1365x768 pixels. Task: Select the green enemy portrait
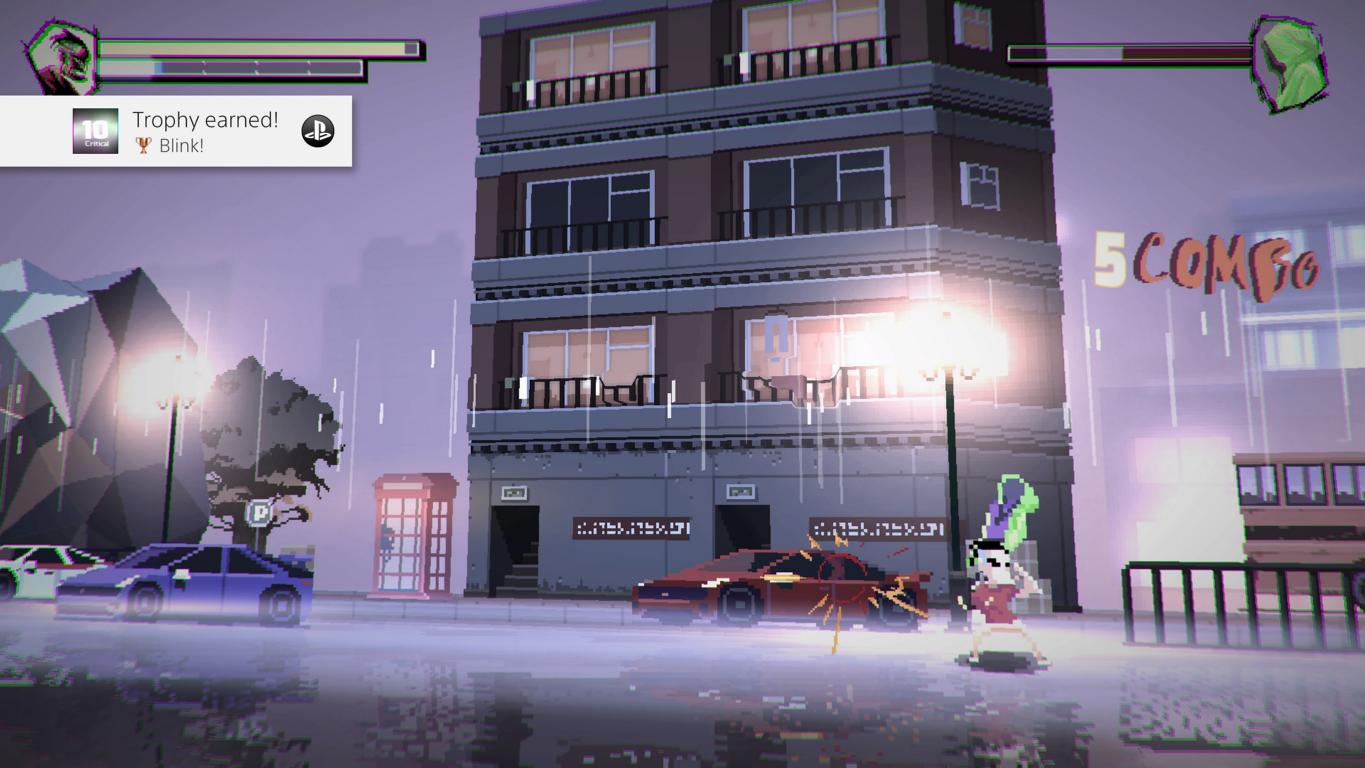click(1288, 63)
